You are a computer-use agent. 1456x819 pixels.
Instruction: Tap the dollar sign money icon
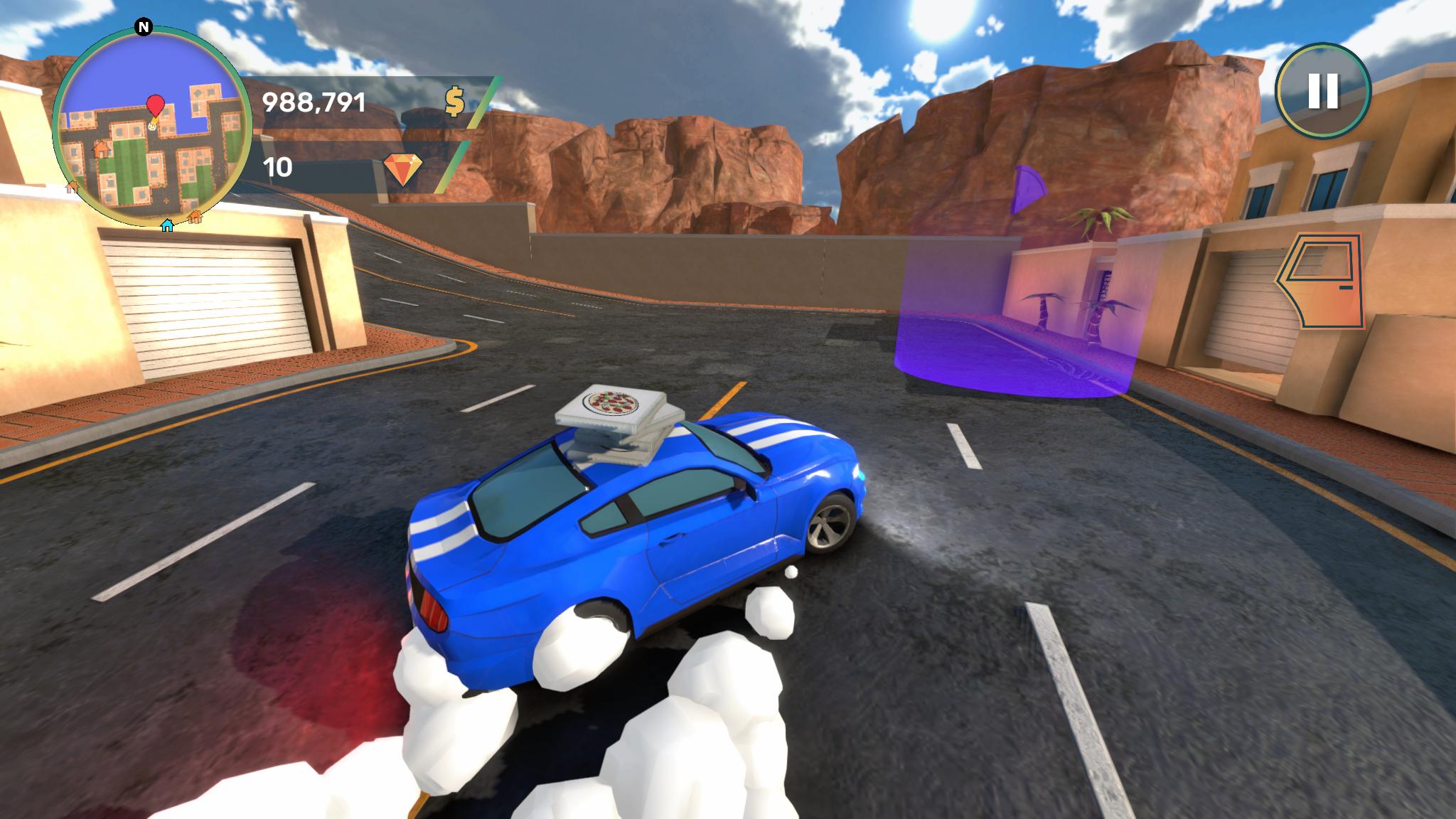click(454, 102)
